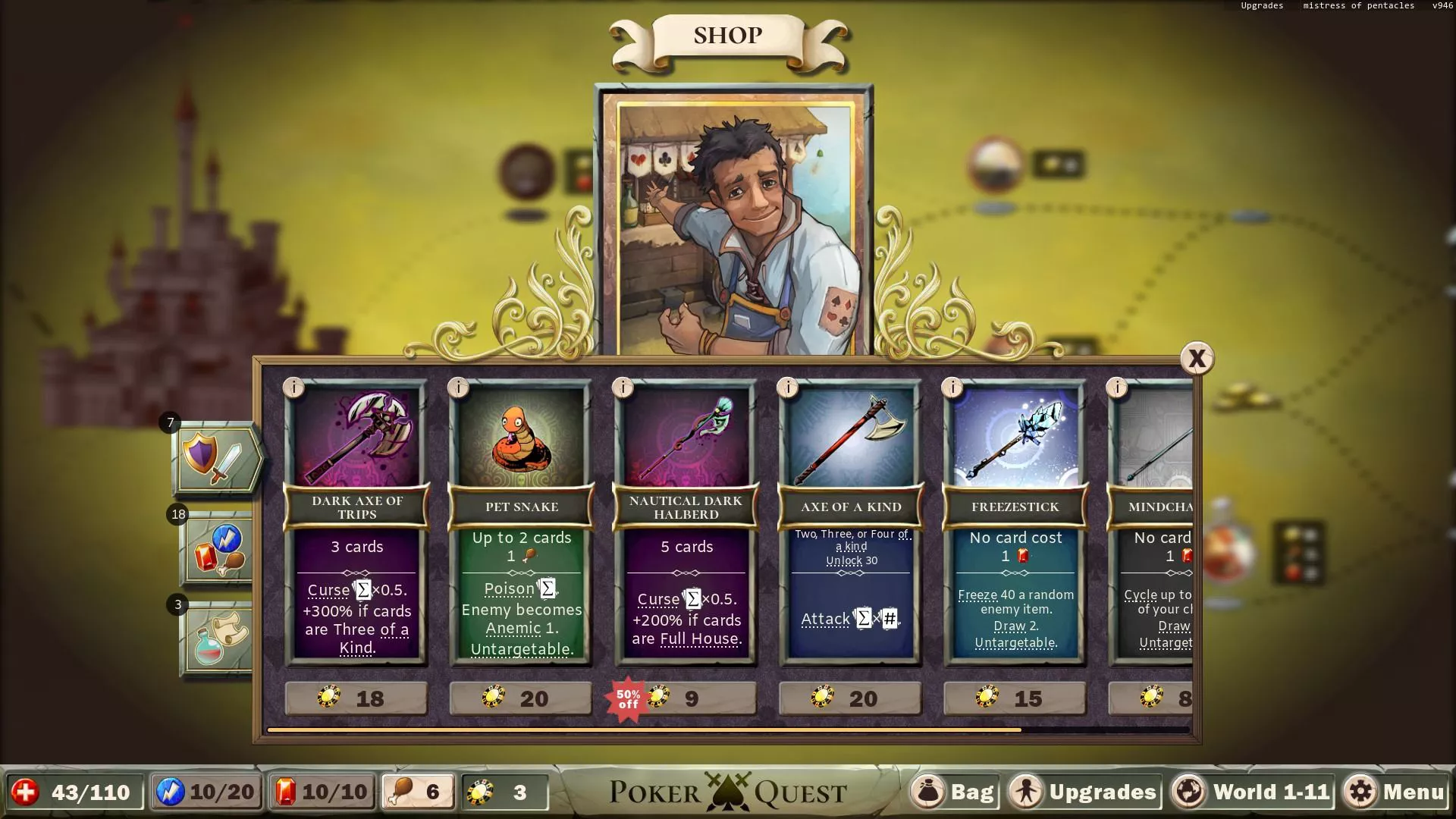The height and width of the screenshot is (819, 1456).
Task: Open the info tooltip on Dark Axe of Trips
Action: coord(293,388)
